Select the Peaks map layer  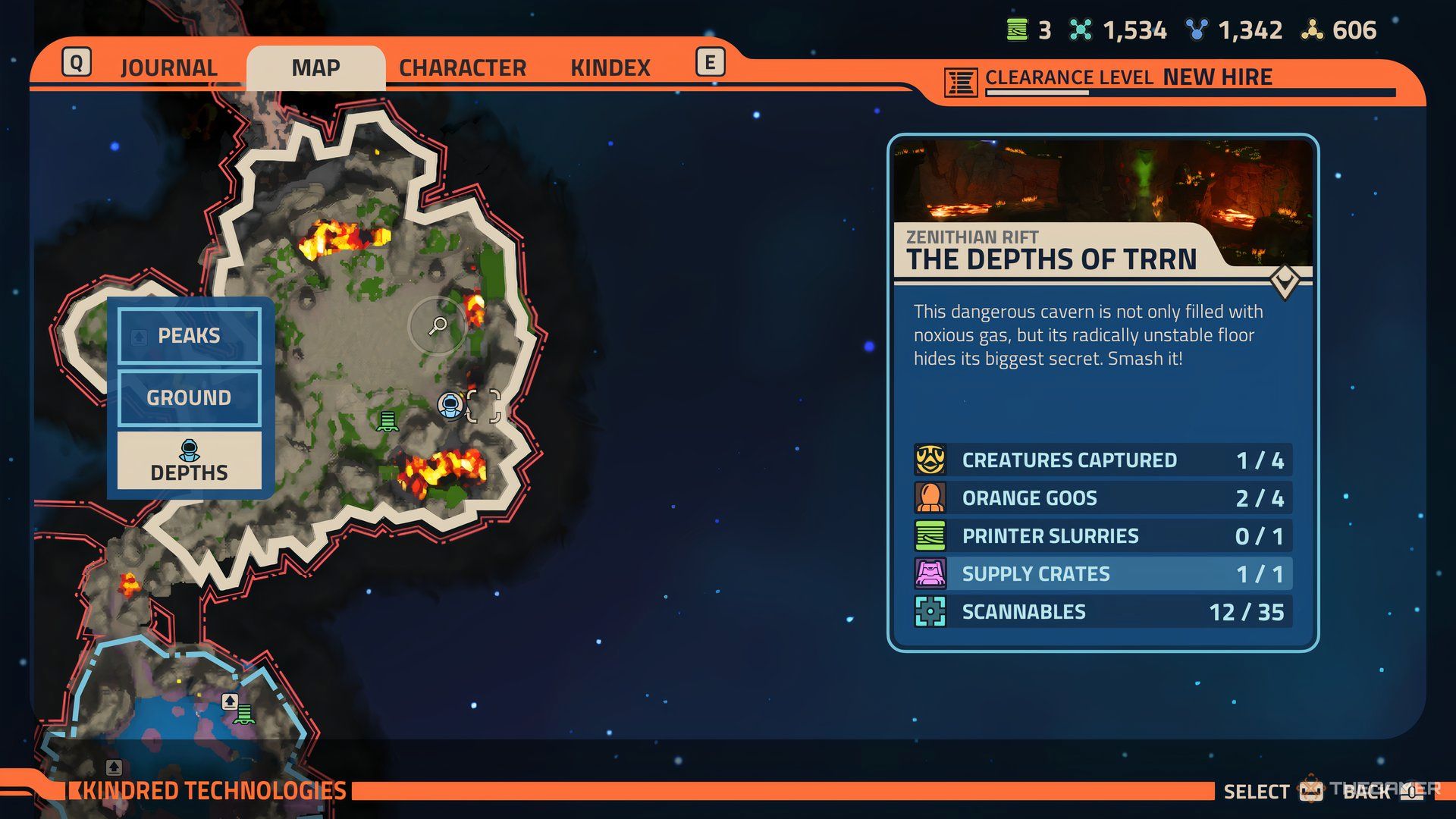click(x=189, y=336)
